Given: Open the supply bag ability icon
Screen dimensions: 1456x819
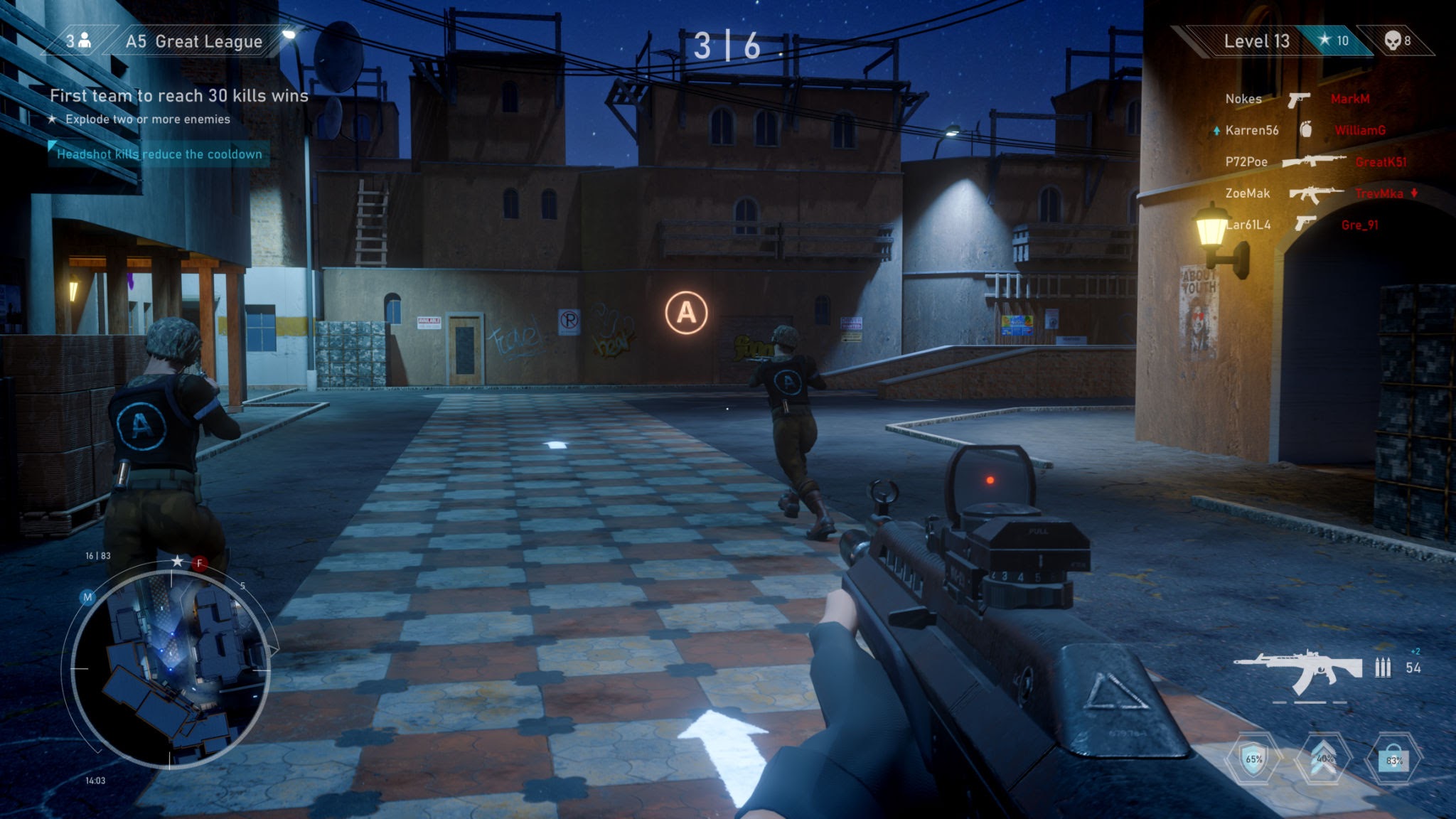Looking at the screenshot, I should click(1393, 759).
